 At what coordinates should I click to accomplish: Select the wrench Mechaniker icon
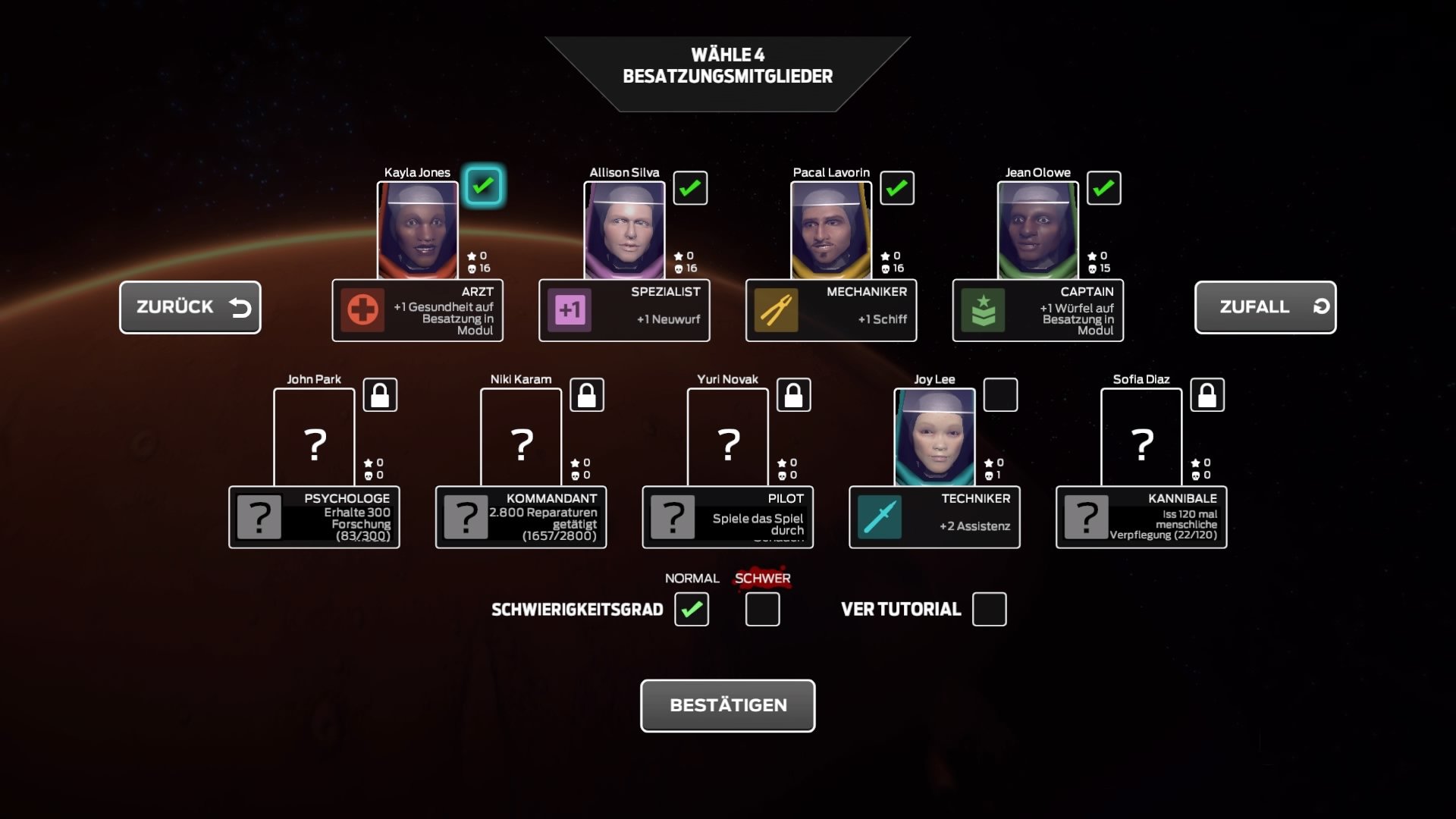point(776,310)
